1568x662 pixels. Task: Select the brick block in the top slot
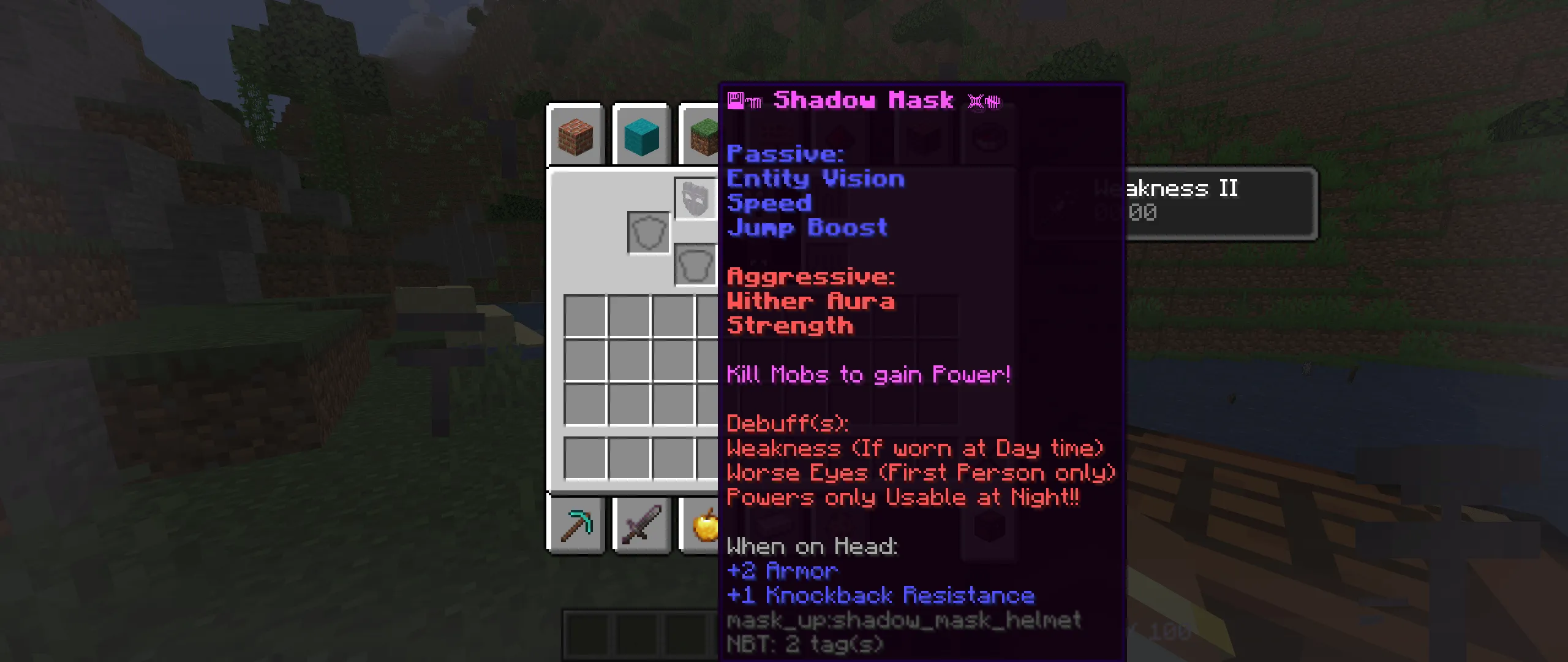[576, 135]
